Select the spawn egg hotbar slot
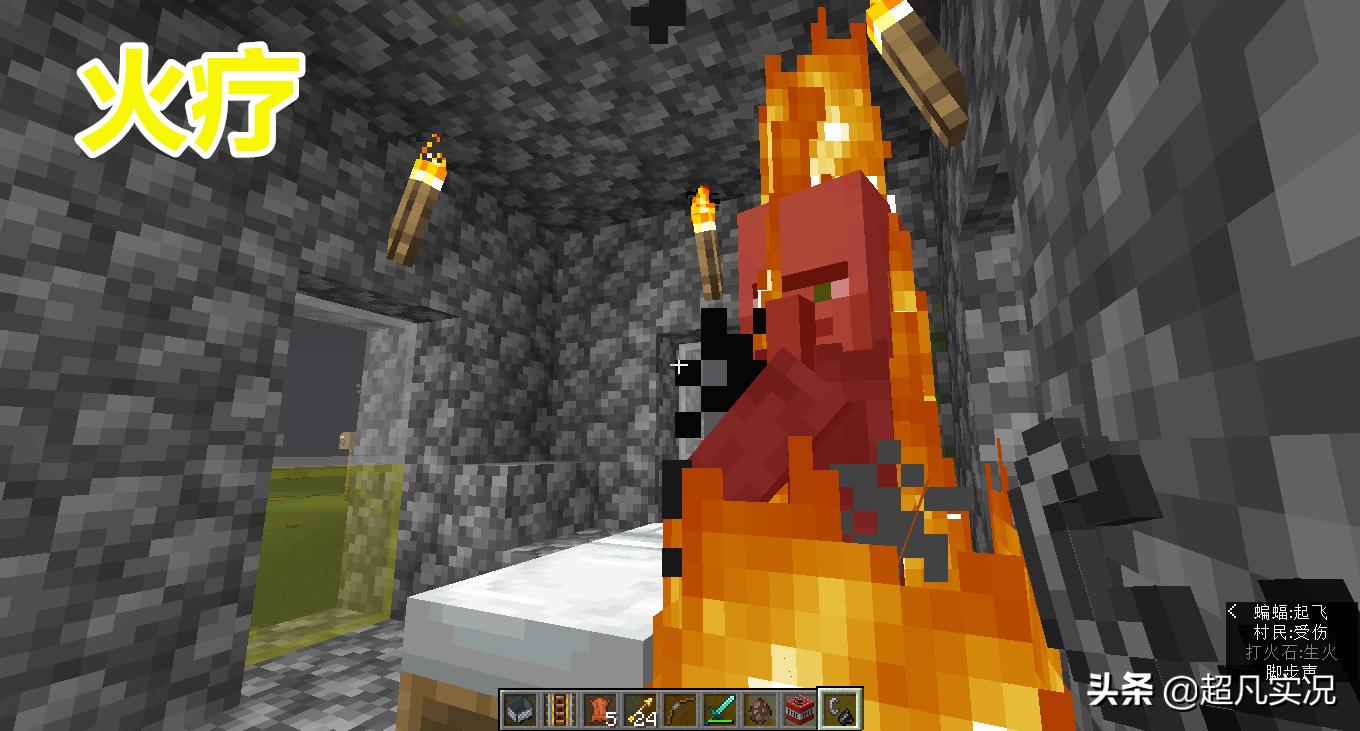This screenshot has width=1360, height=731. point(759,709)
